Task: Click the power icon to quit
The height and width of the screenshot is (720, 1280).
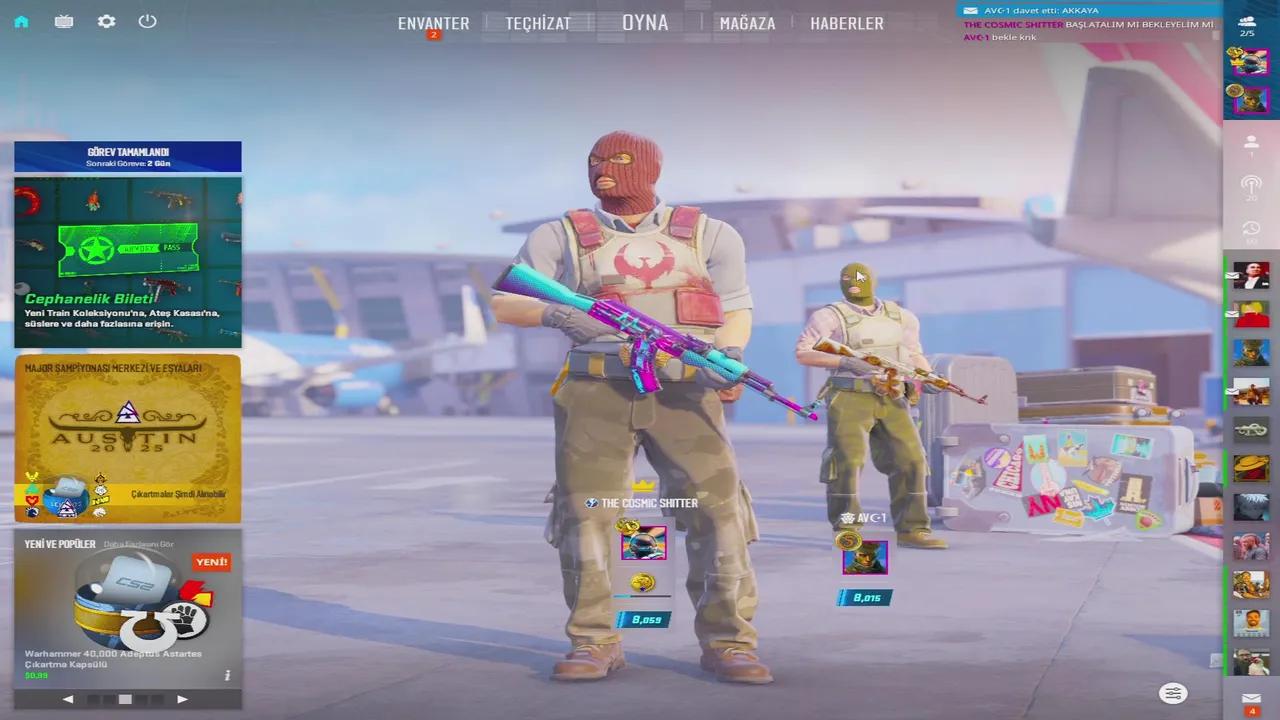Action: (147, 21)
